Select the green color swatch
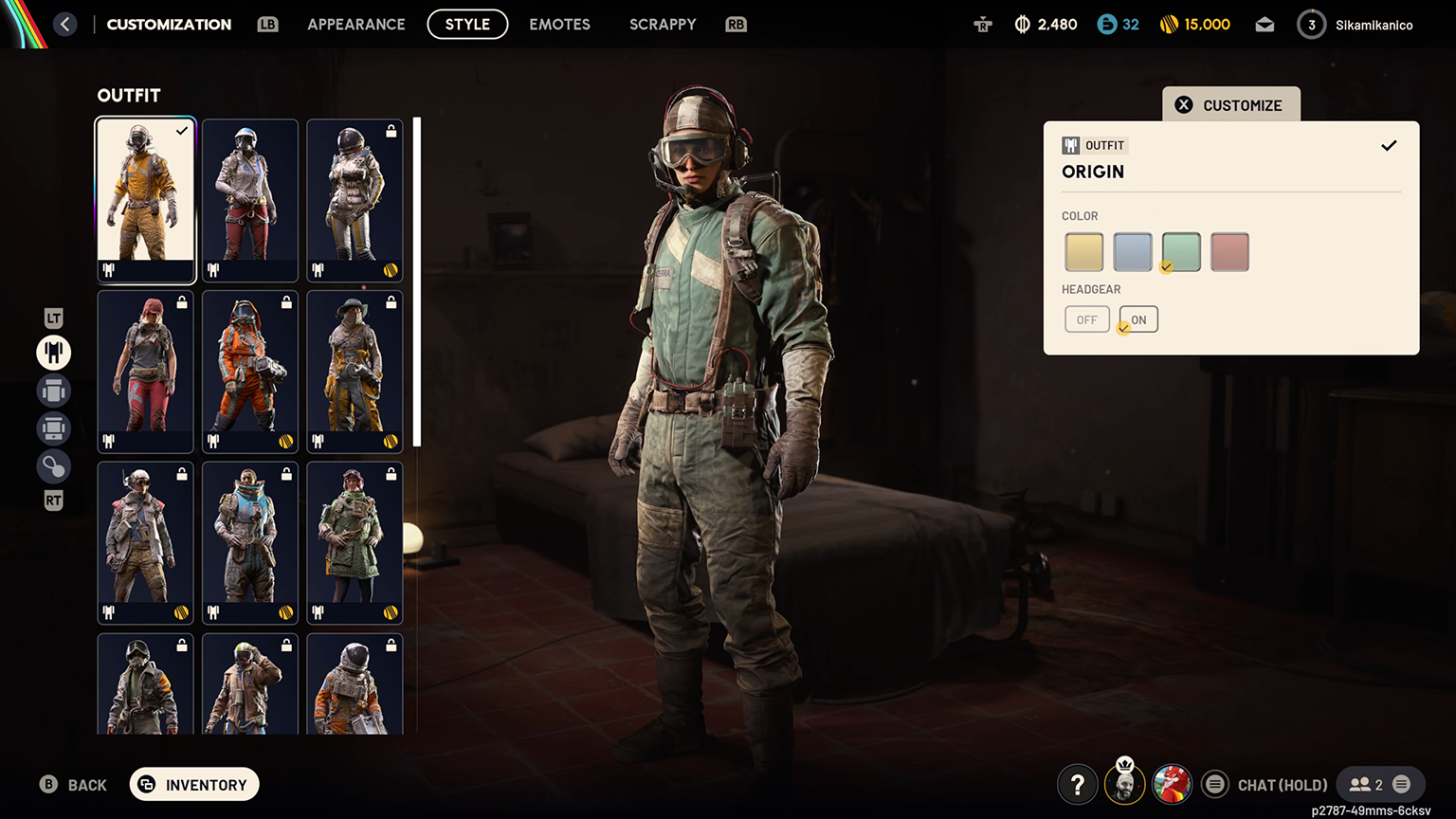 point(1181,252)
